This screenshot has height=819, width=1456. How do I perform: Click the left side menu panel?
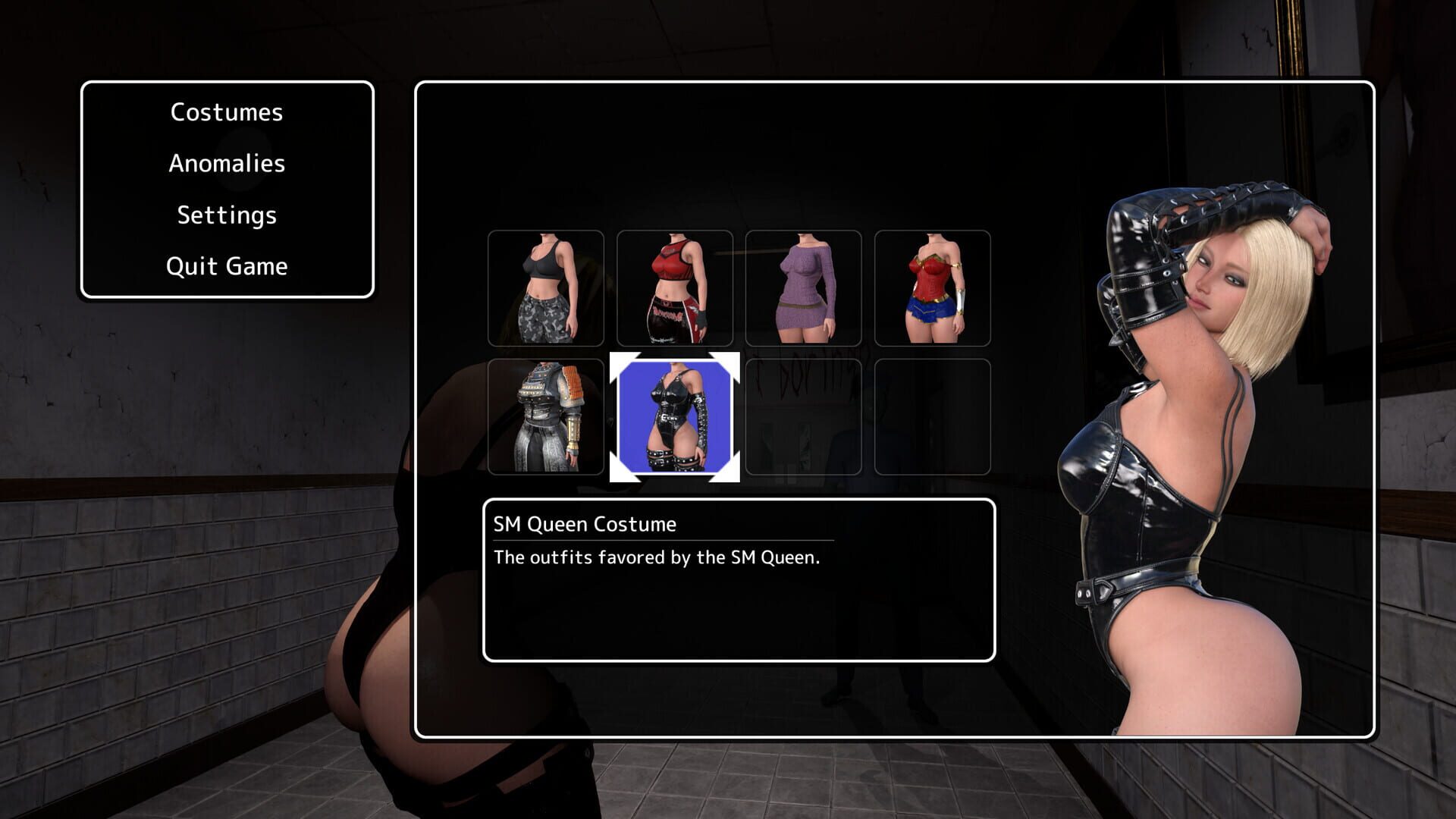coord(226,190)
